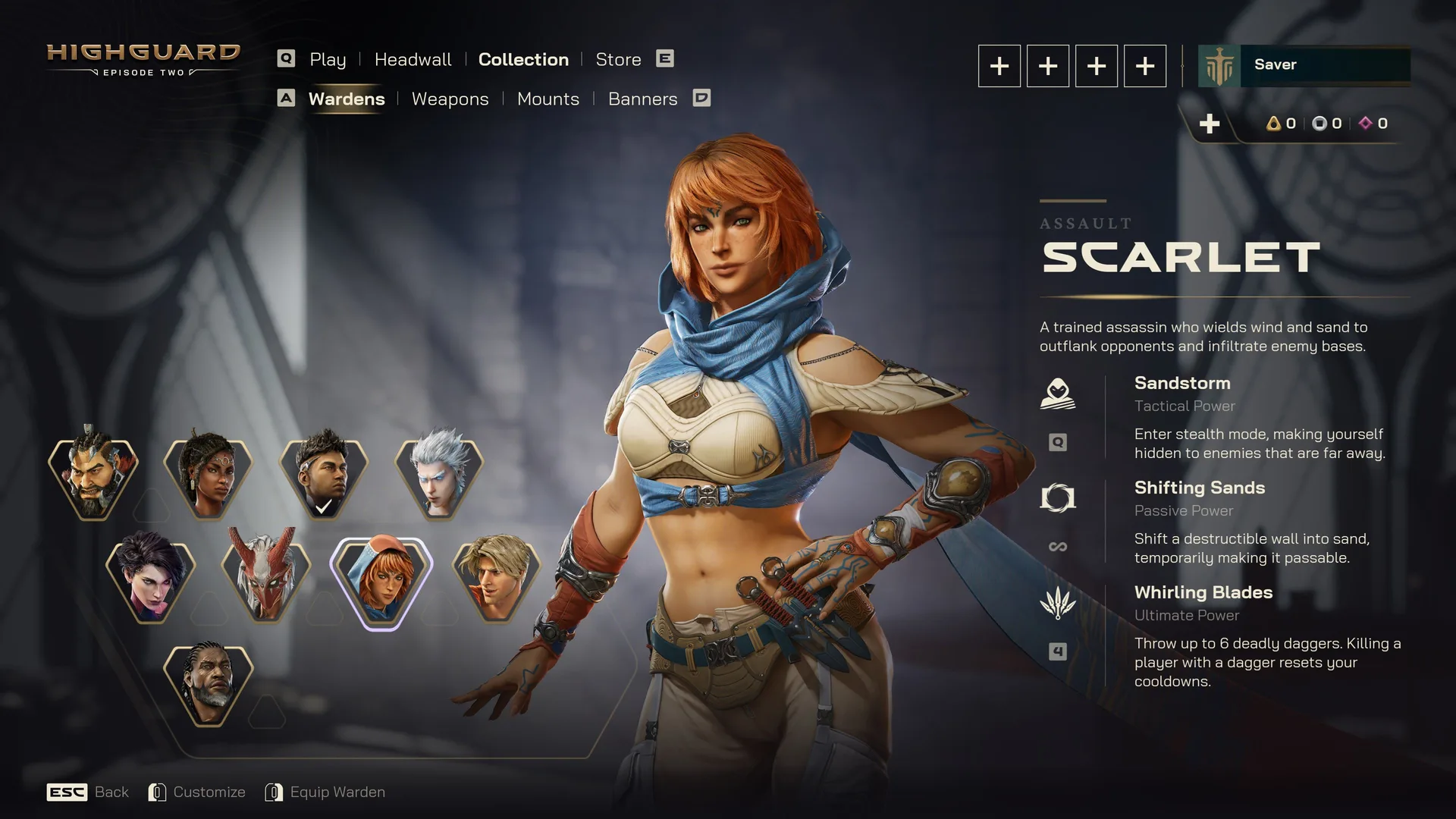Show the Wardens category
Image resolution: width=1456 pixels, height=819 pixels.
tap(347, 99)
